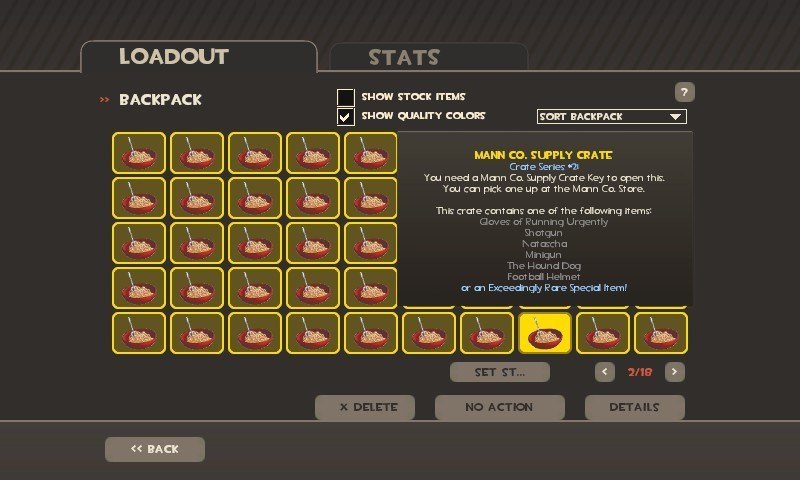The image size is (800, 480).
Task: Go to the next backpack page
Action: [x=675, y=372]
